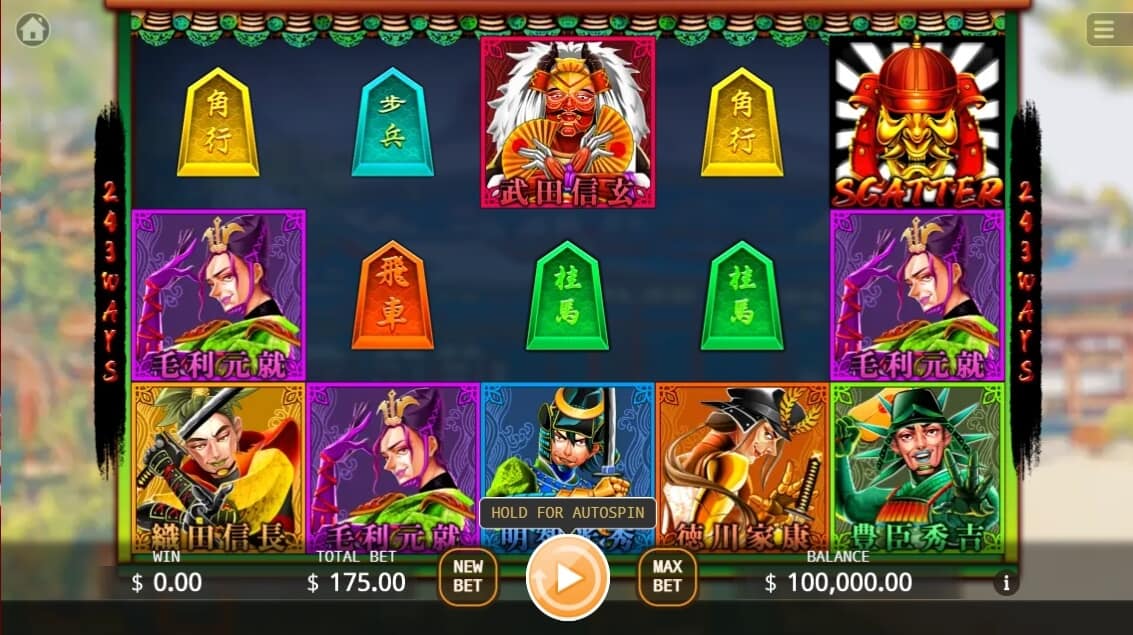
Task: Set the Max Bet
Action: tap(667, 578)
